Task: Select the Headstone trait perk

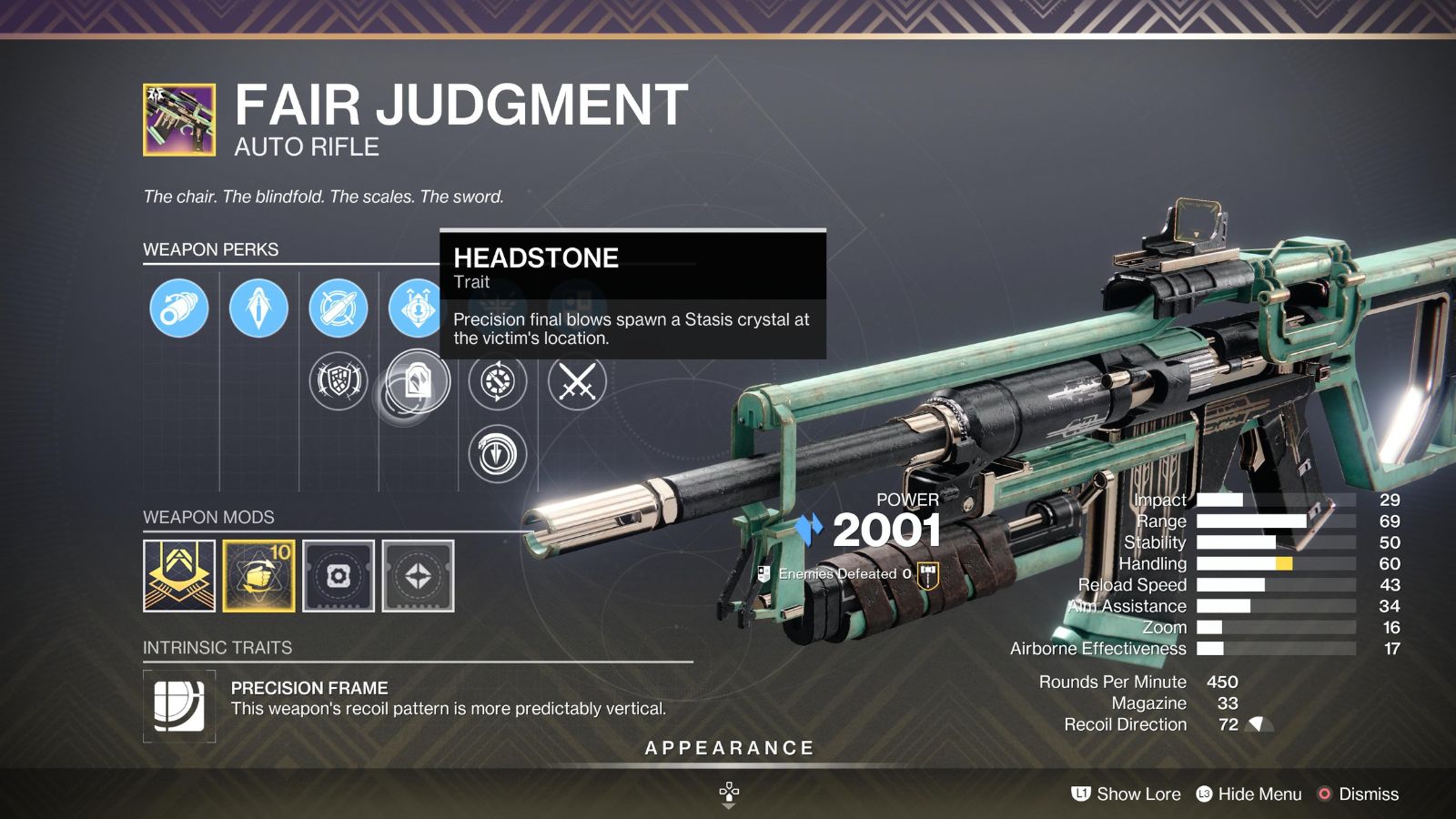Action: (x=418, y=382)
